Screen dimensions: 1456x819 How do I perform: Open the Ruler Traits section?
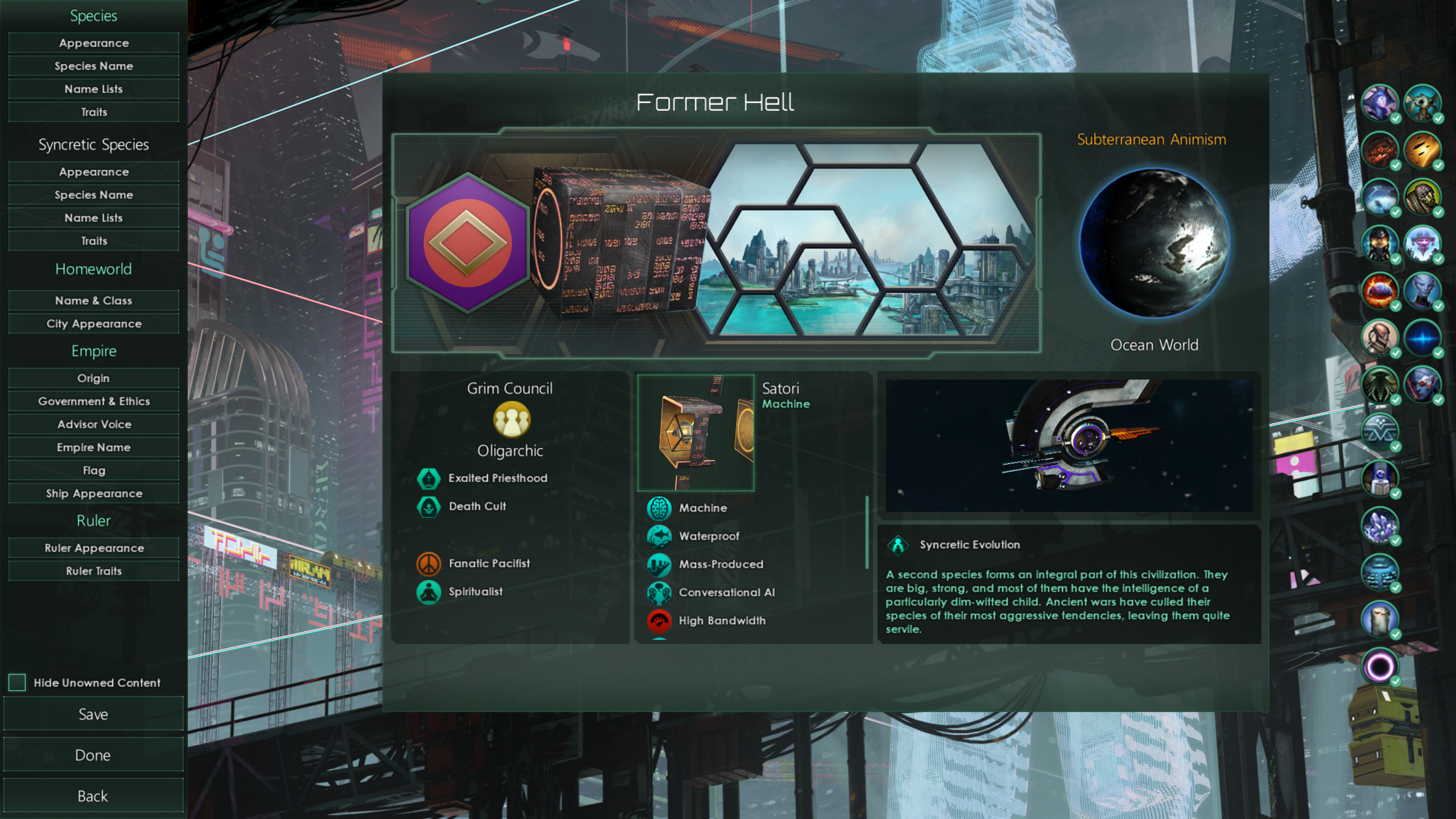click(x=93, y=570)
